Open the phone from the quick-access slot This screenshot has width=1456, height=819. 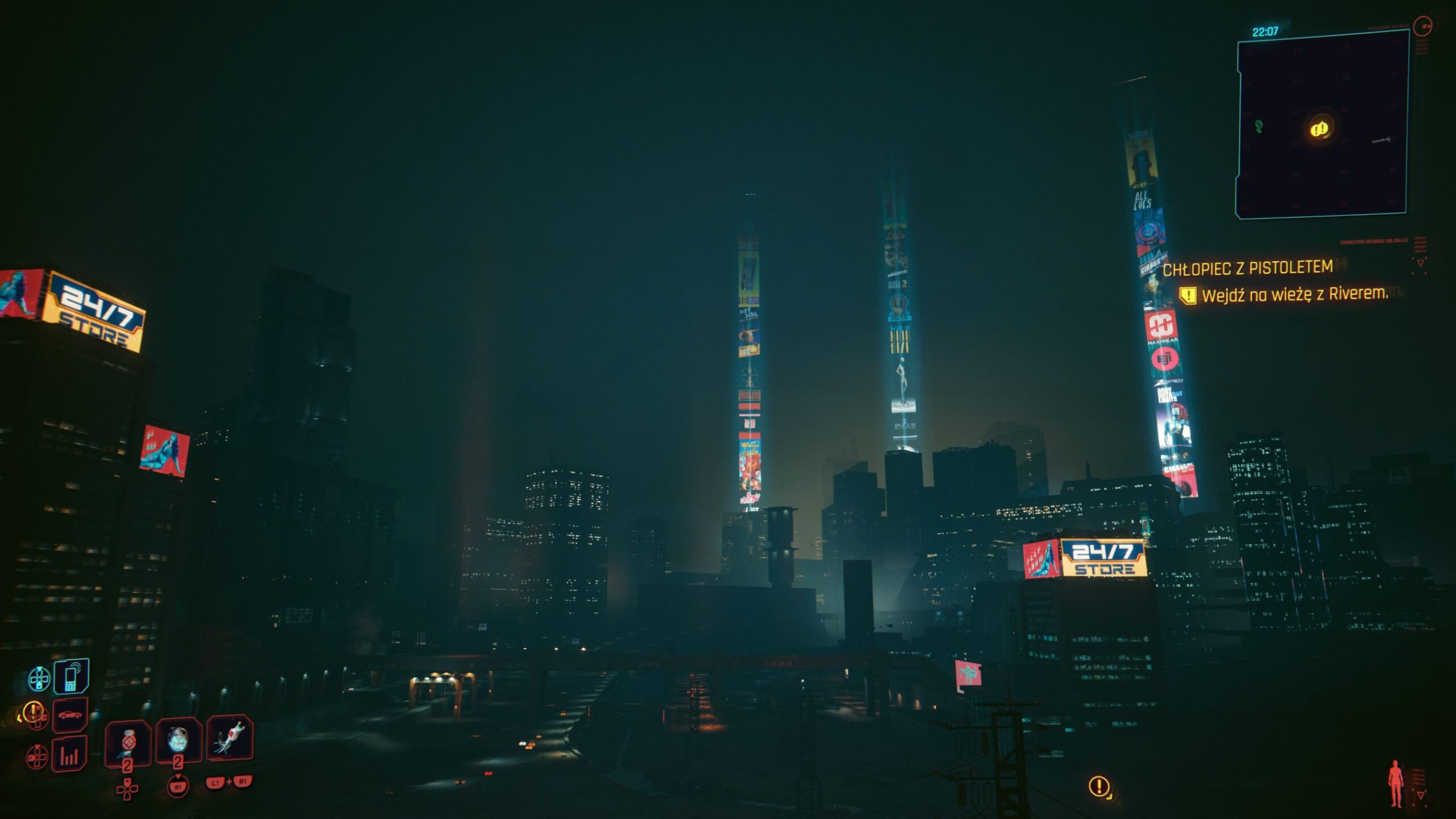(71, 677)
